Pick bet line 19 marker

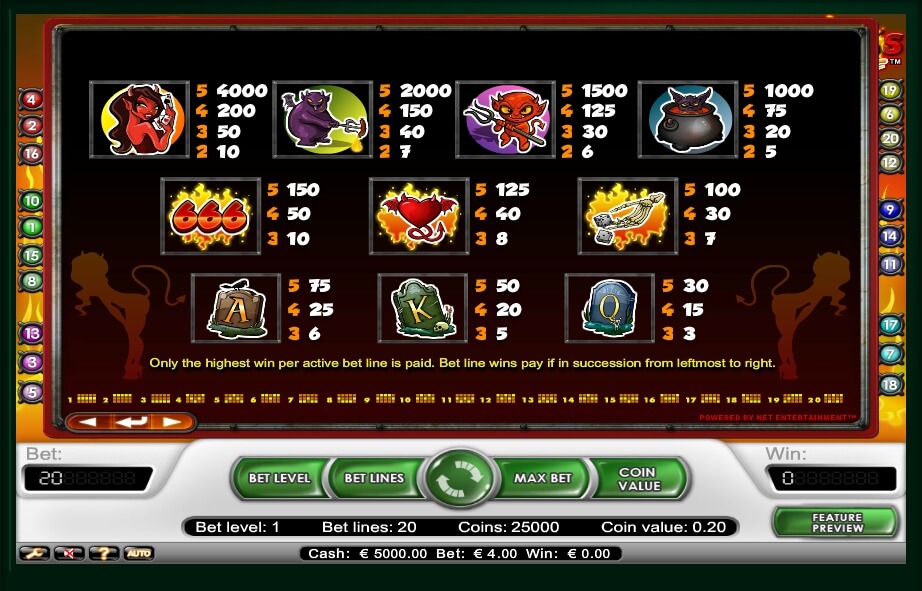point(890,90)
